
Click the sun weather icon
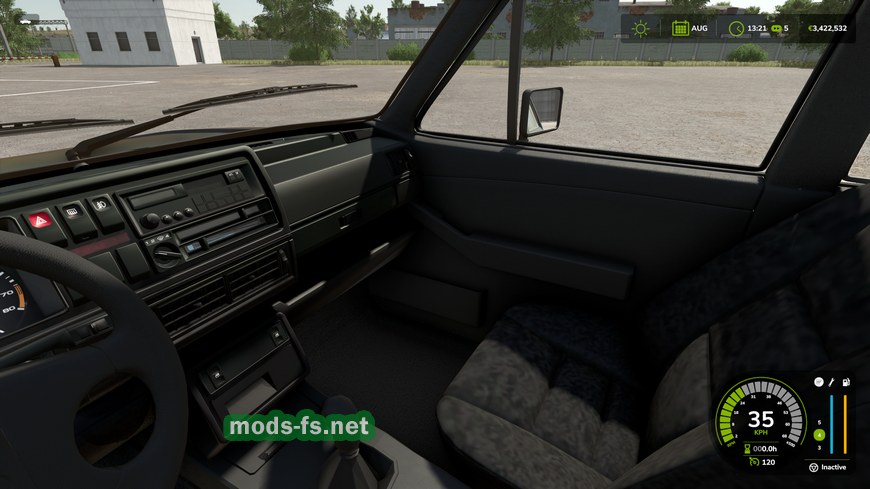[x=640, y=28]
